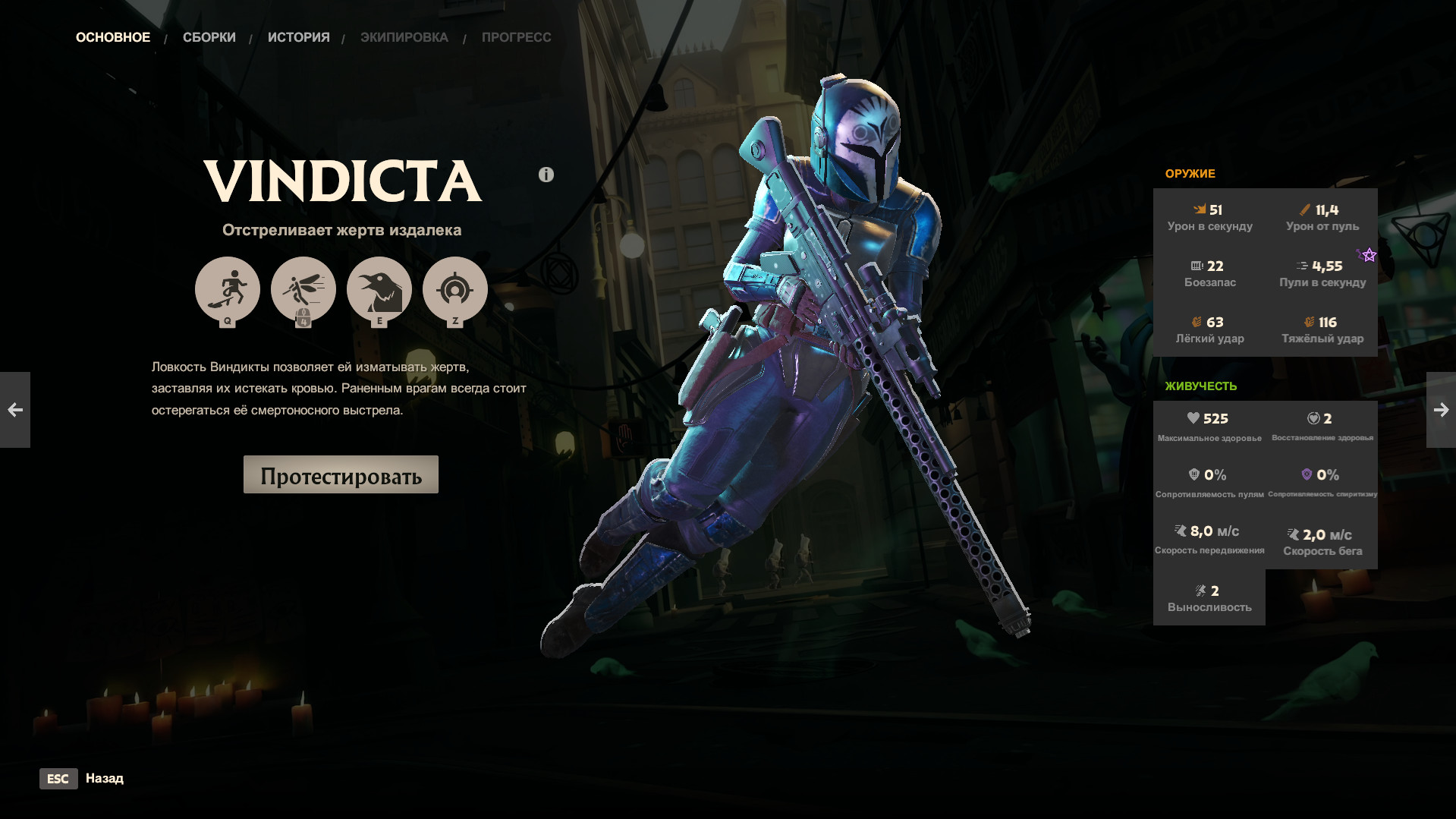Switch to the ИСТОРИЯ tab
The image size is (1456, 819).
[x=299, y=36]
